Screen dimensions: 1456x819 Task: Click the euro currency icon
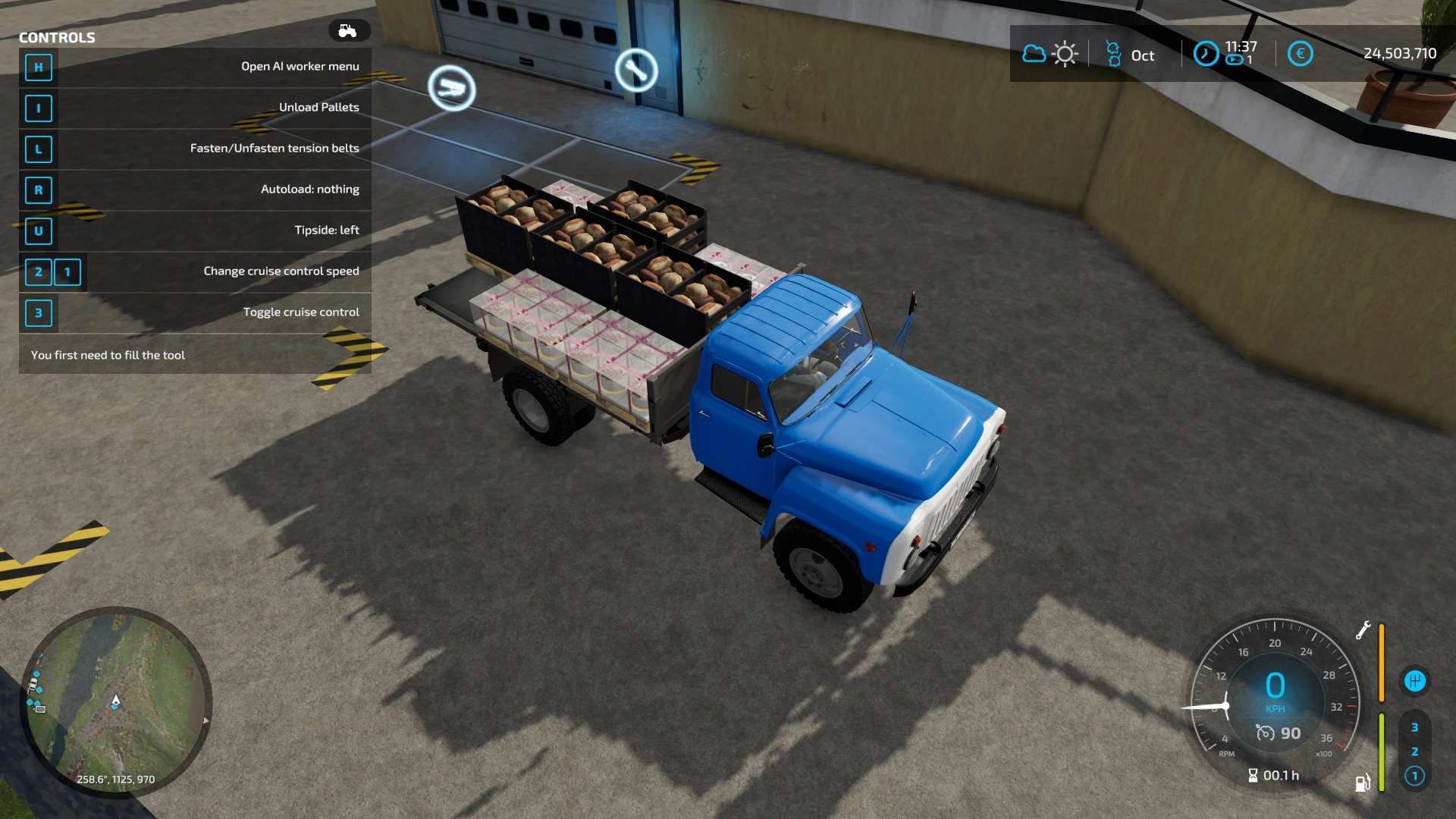tap(1300, 54)
